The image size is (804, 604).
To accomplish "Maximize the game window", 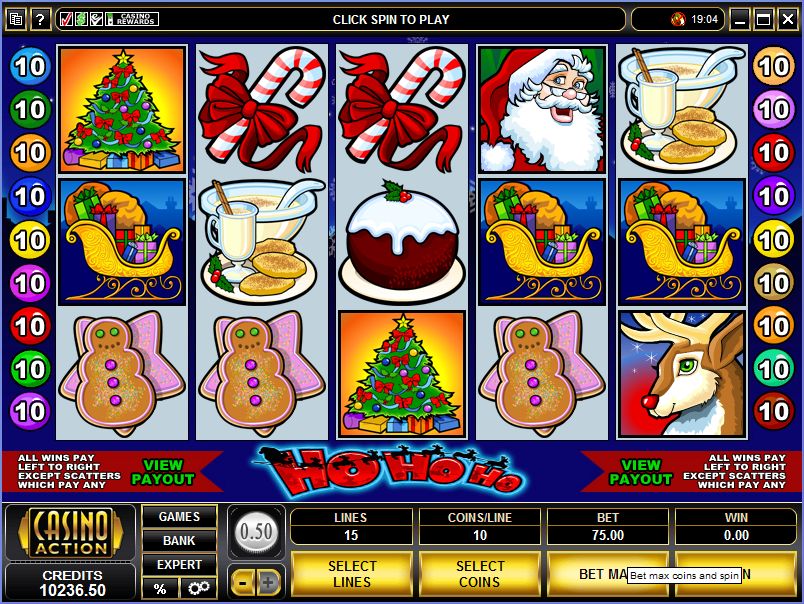I will (x=762, y=19).
